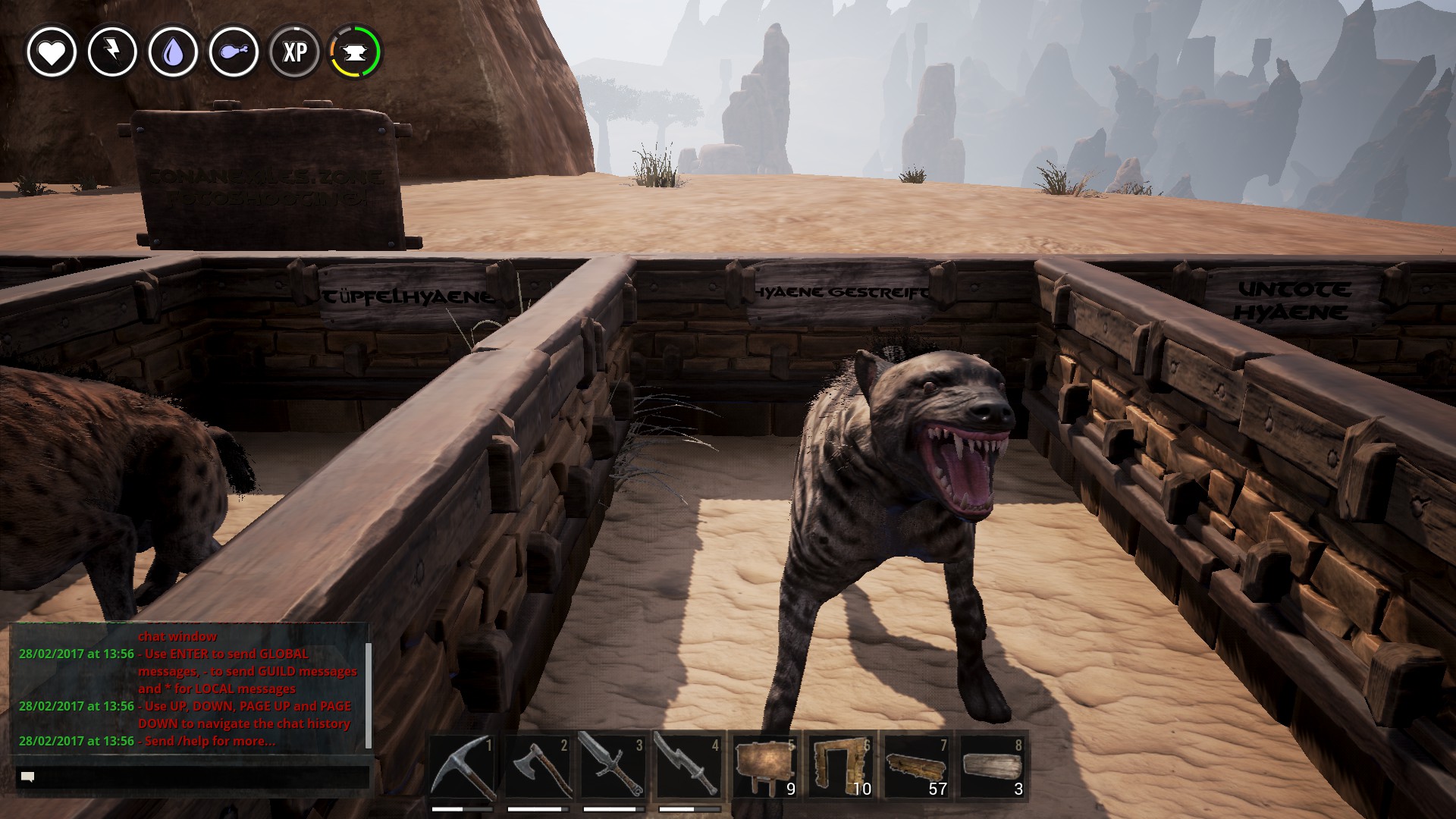Viewport: 1456px width, 819px height.
Task: Choose the wooden beam stack of 57
Action: coord(917,766)
